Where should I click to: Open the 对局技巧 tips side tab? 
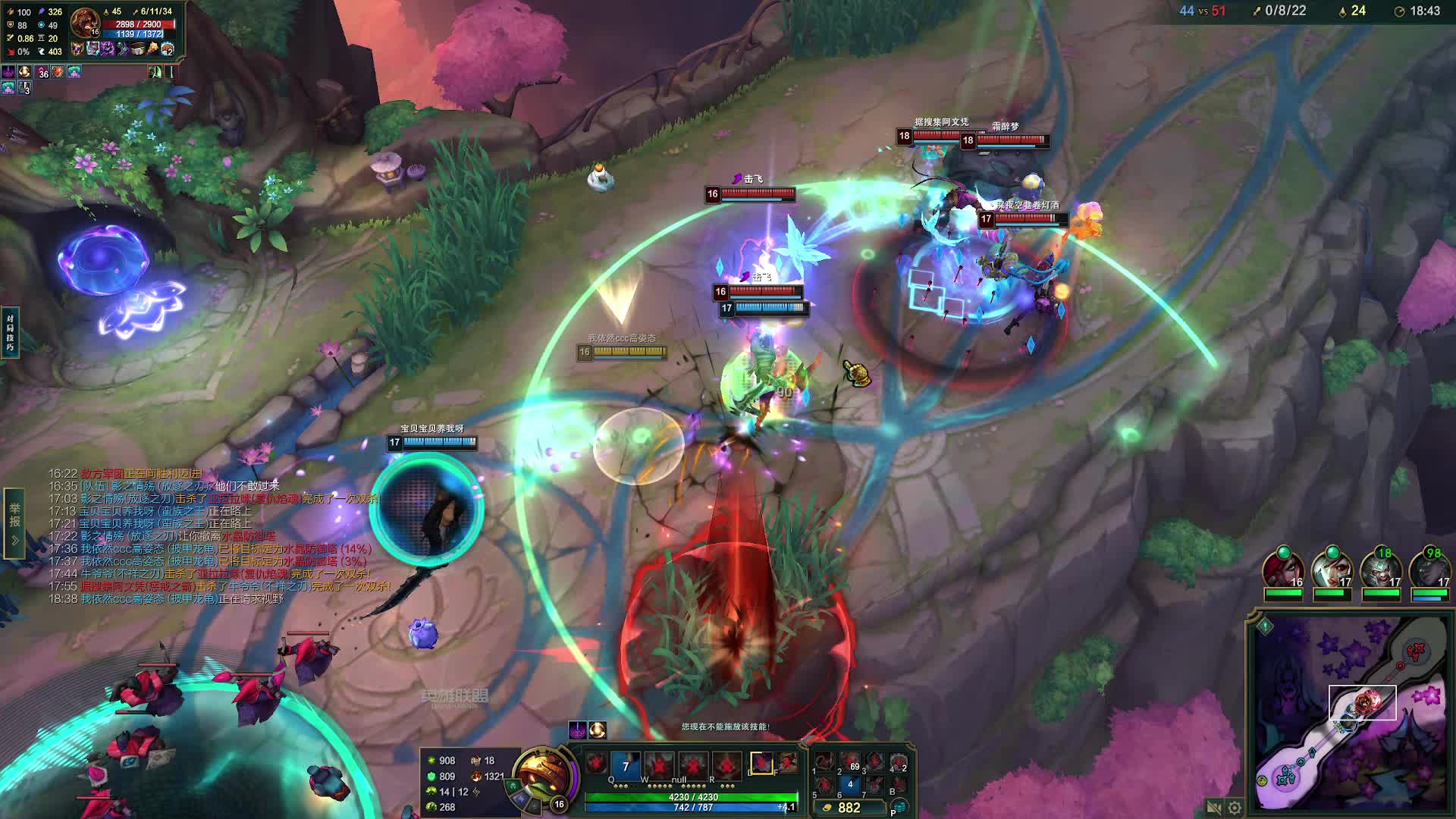coord(10,332)
